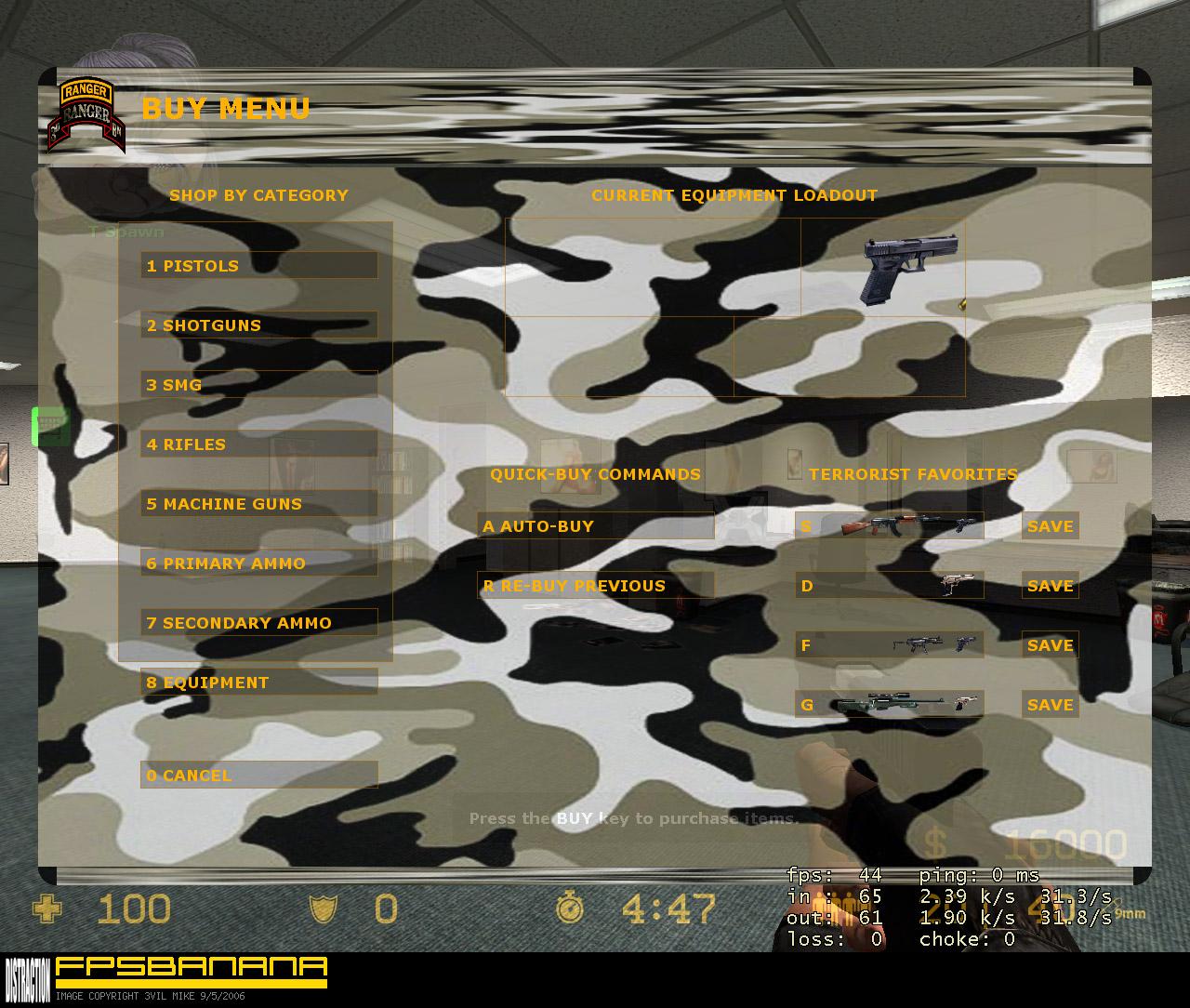Select the AK-47 icon in favorite slot S

pos(883,525)
